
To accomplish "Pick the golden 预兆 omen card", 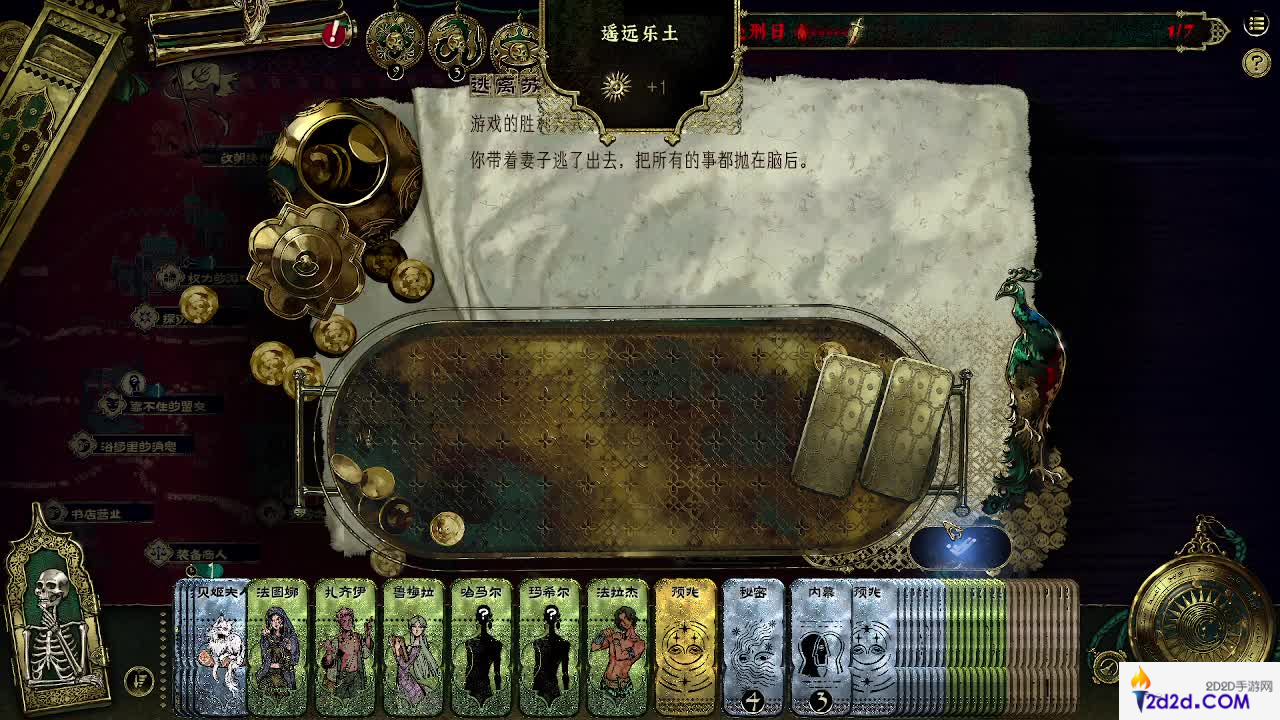I will [685, 646].
